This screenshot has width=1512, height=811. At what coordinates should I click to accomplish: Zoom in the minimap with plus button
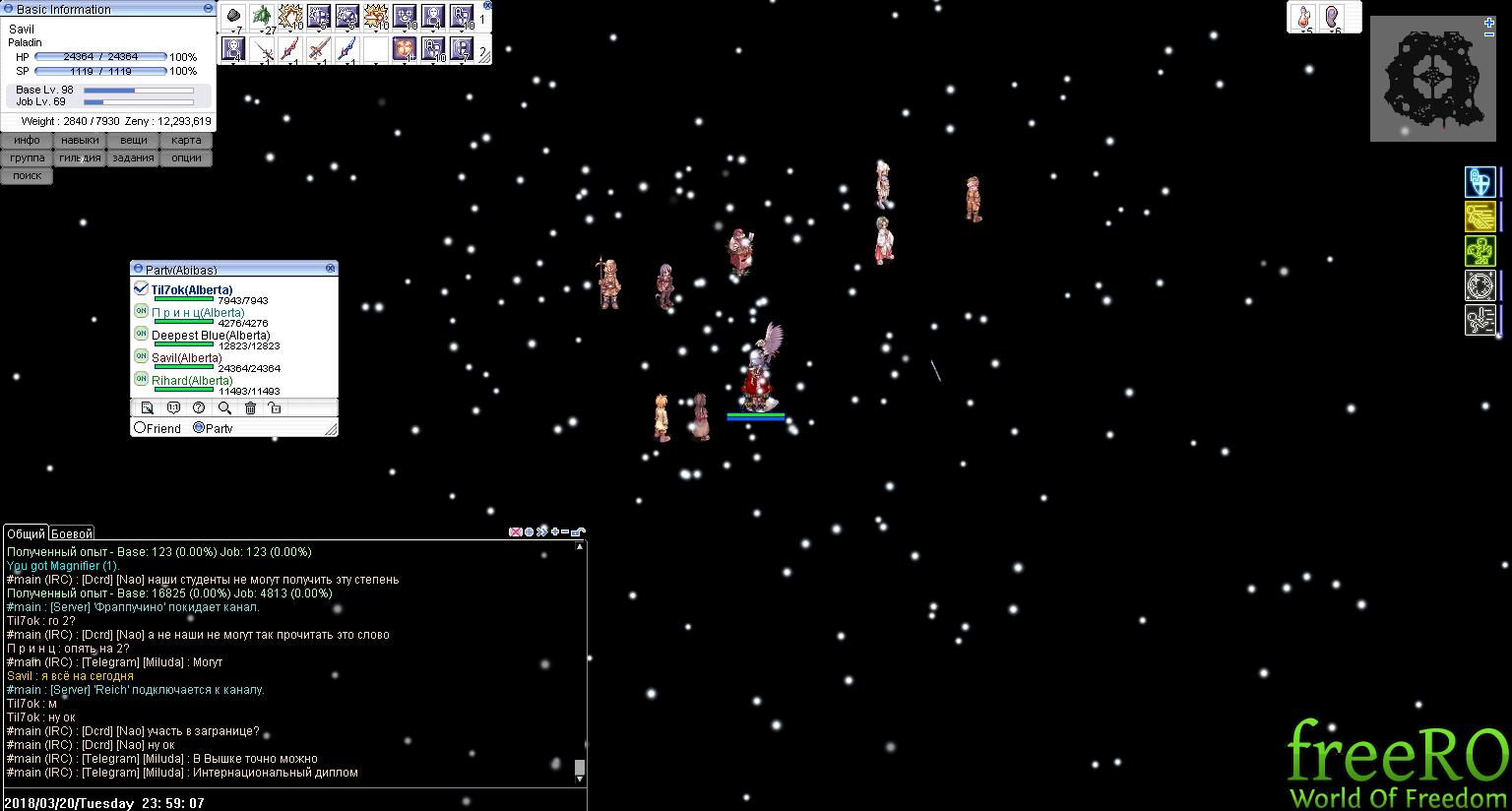pos(1489,22)
